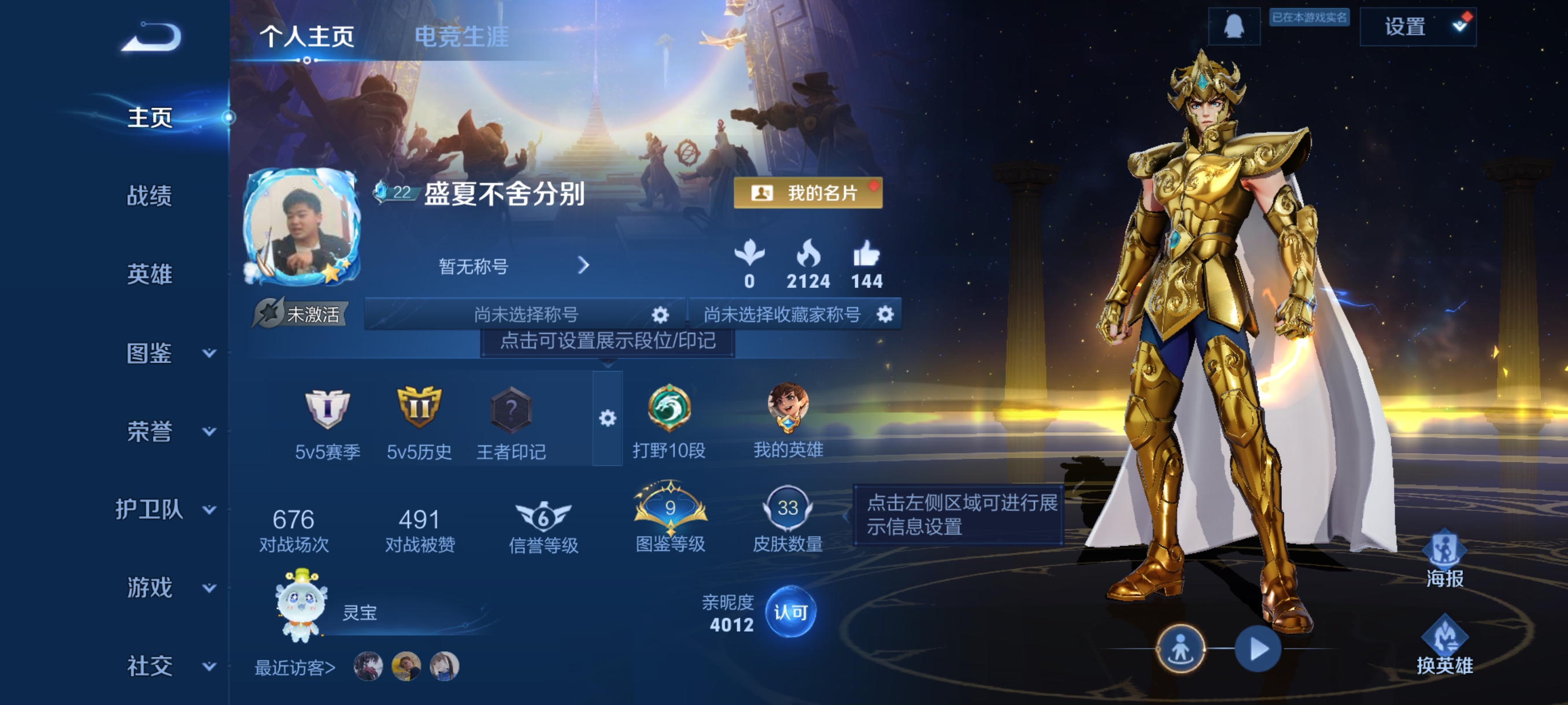Go back using the return arrow

pos(151,38)
